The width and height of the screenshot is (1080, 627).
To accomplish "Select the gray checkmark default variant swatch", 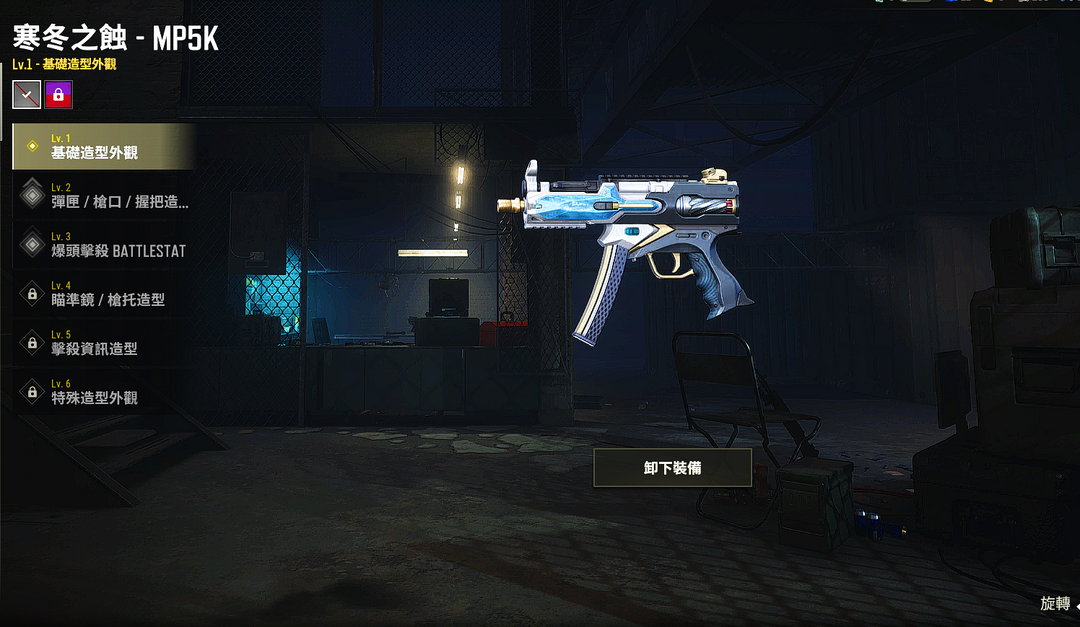I will click(x=27, y=94).
